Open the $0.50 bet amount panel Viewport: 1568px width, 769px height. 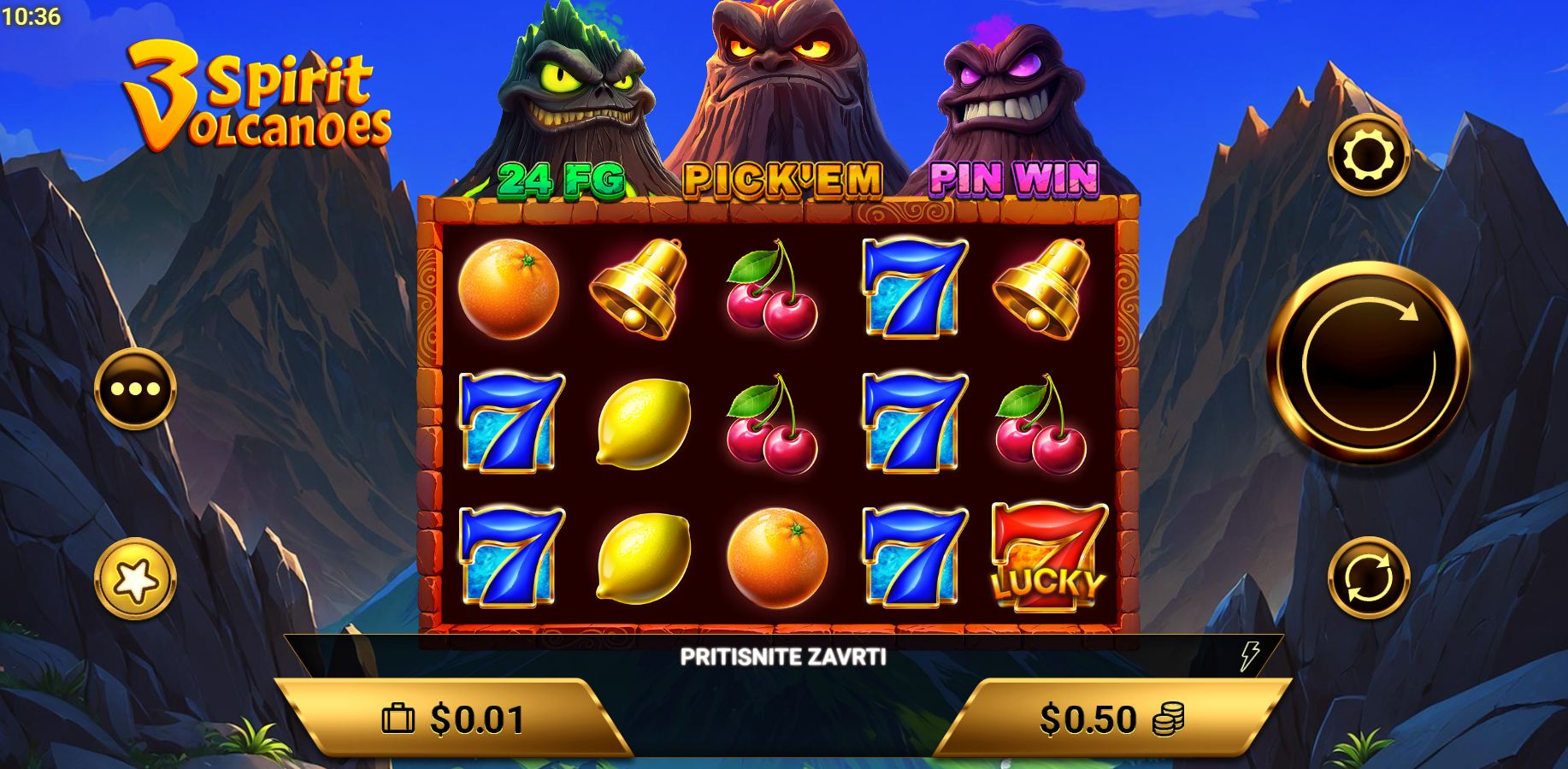pyautogui.click(x=1111, y=719)
